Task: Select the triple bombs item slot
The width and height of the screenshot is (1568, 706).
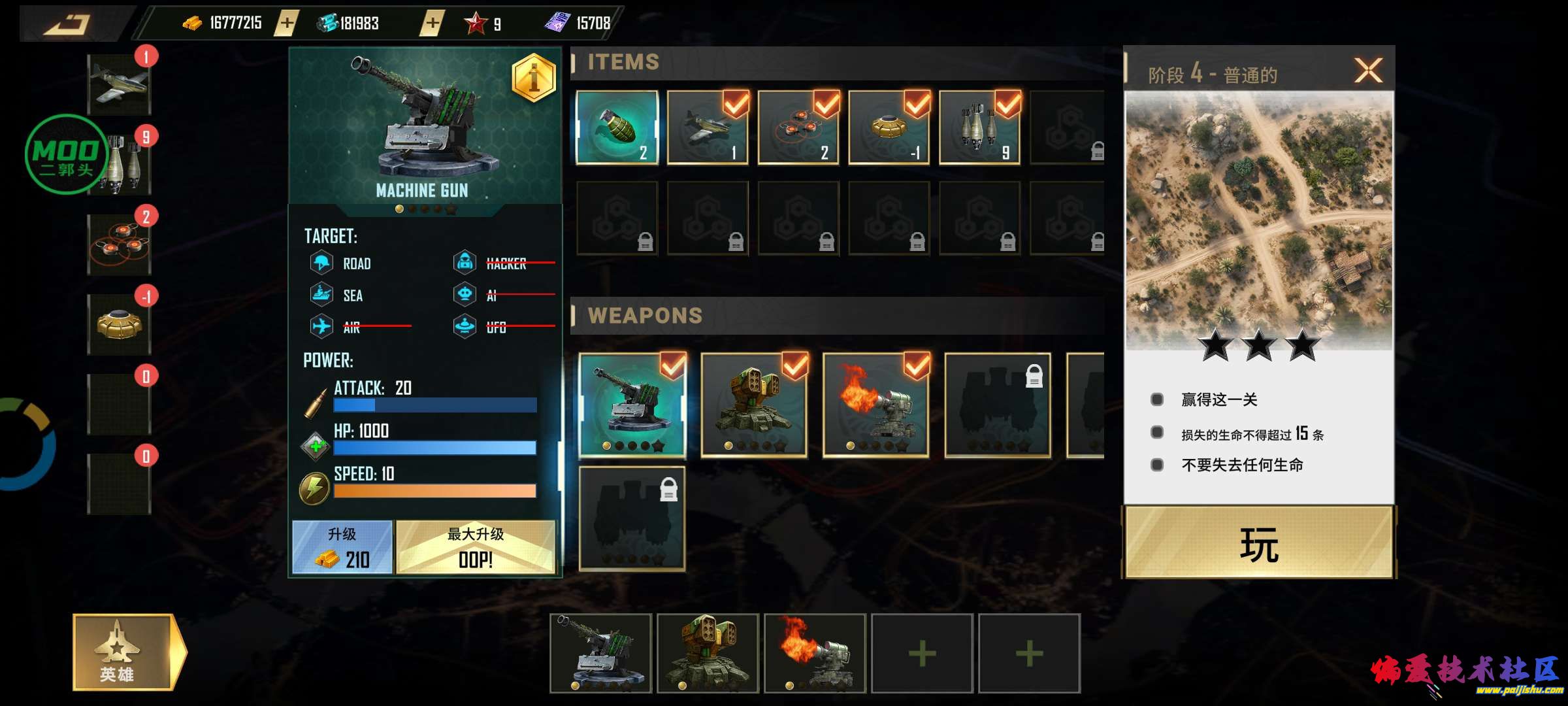Action: (980, 127)
